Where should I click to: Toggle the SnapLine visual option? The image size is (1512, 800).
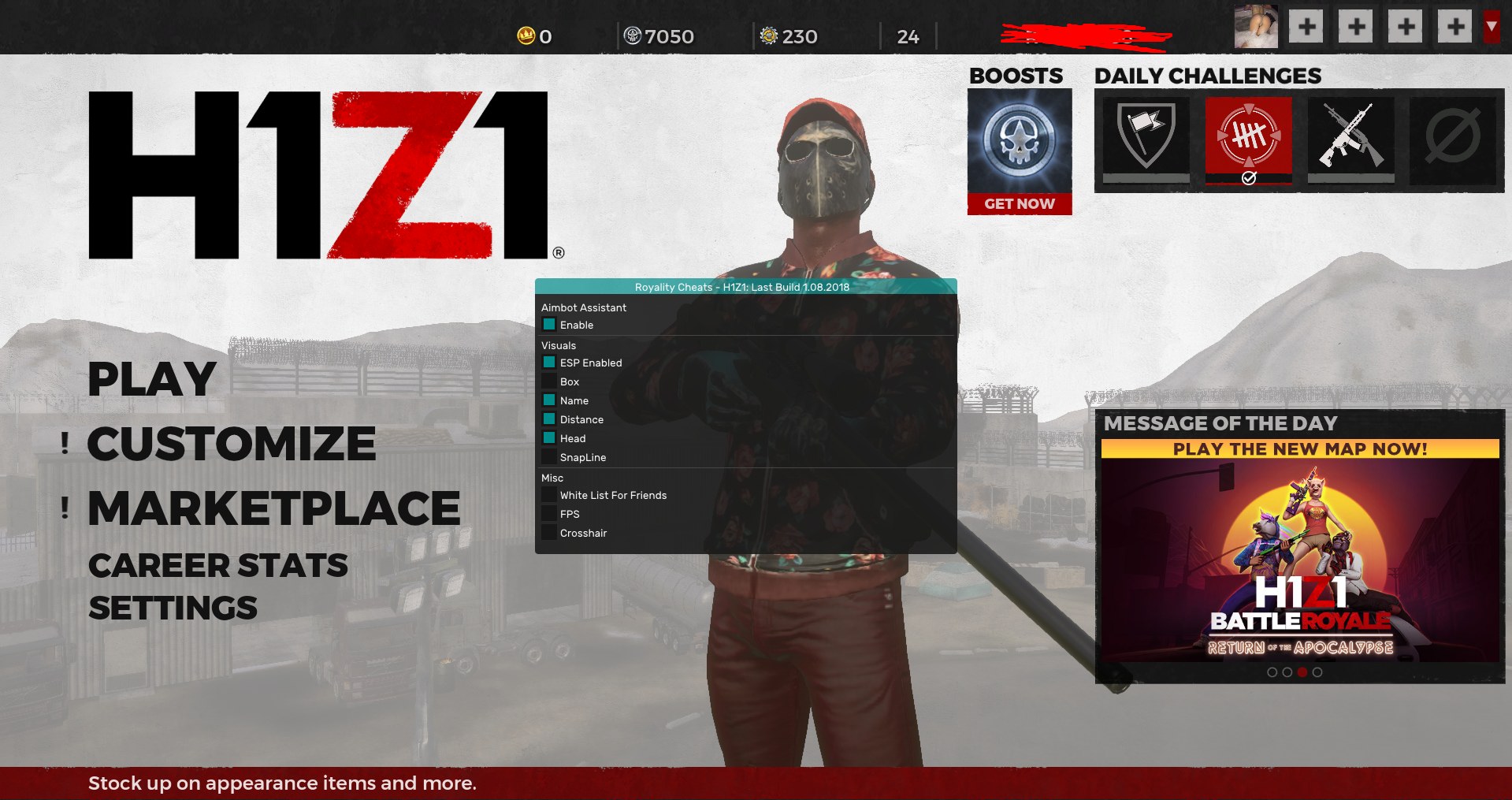pyautogui.click(x=548, y=457)
